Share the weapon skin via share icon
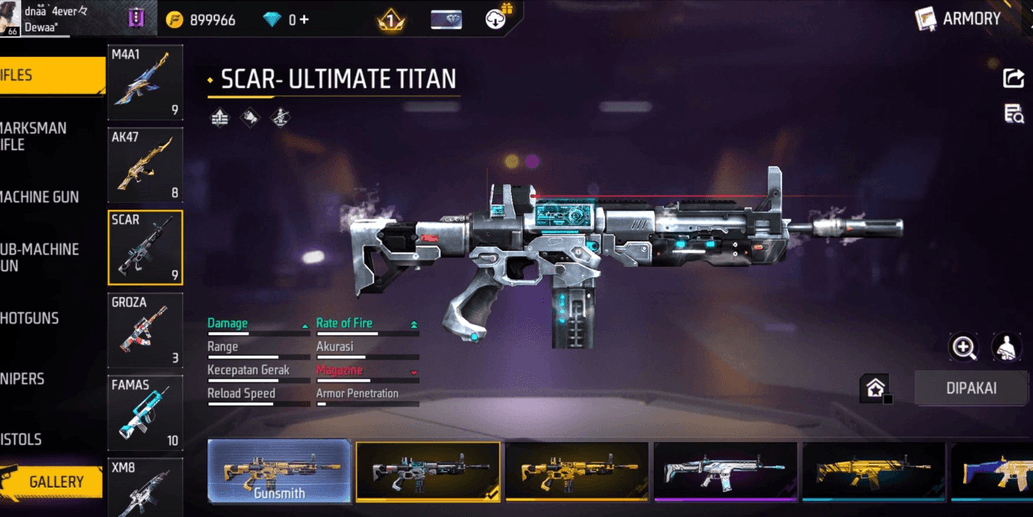This screenshot has width=1033, height=517. click(1013, 78)
